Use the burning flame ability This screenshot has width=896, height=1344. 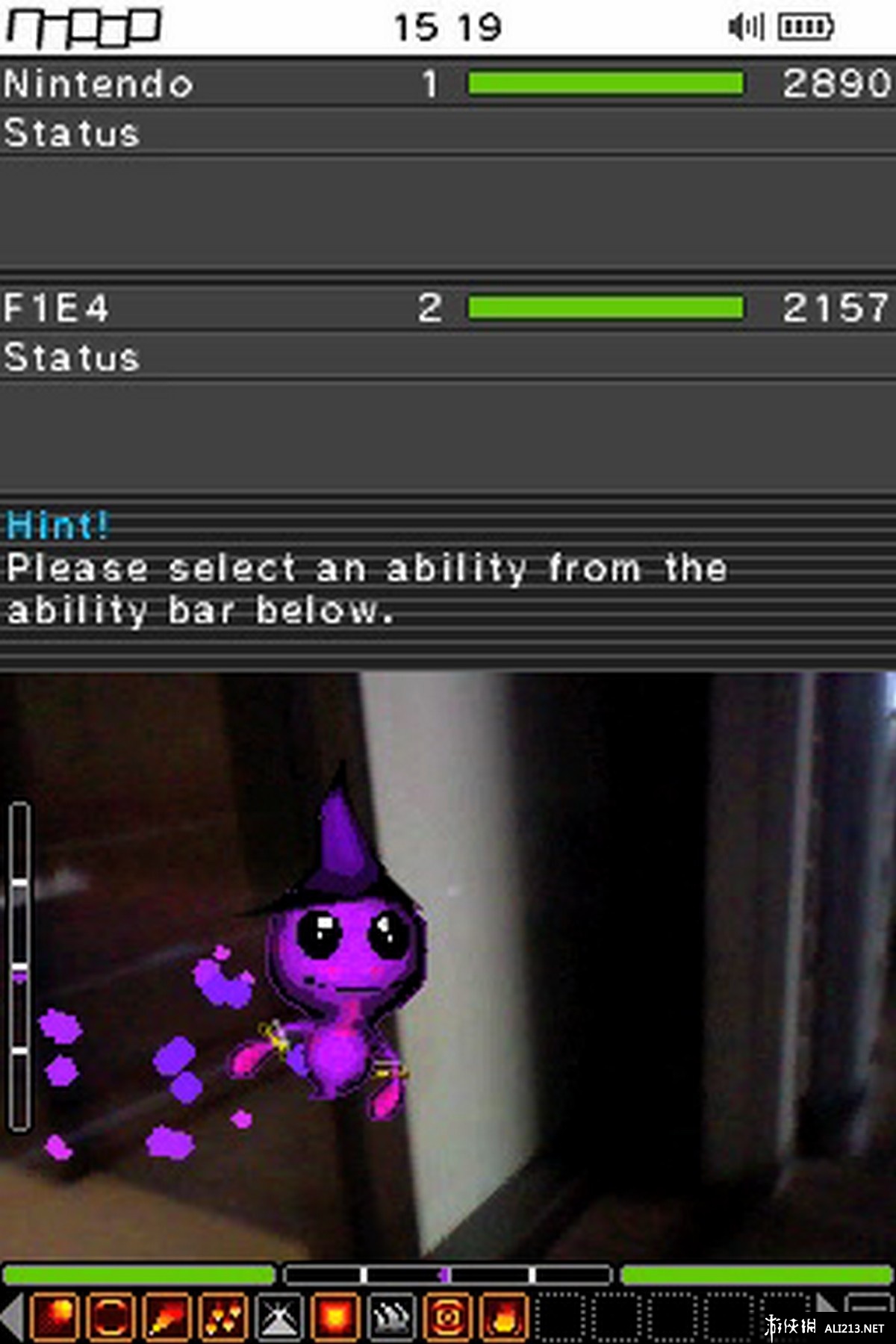pyautogui.click(x=503, y=1316)
